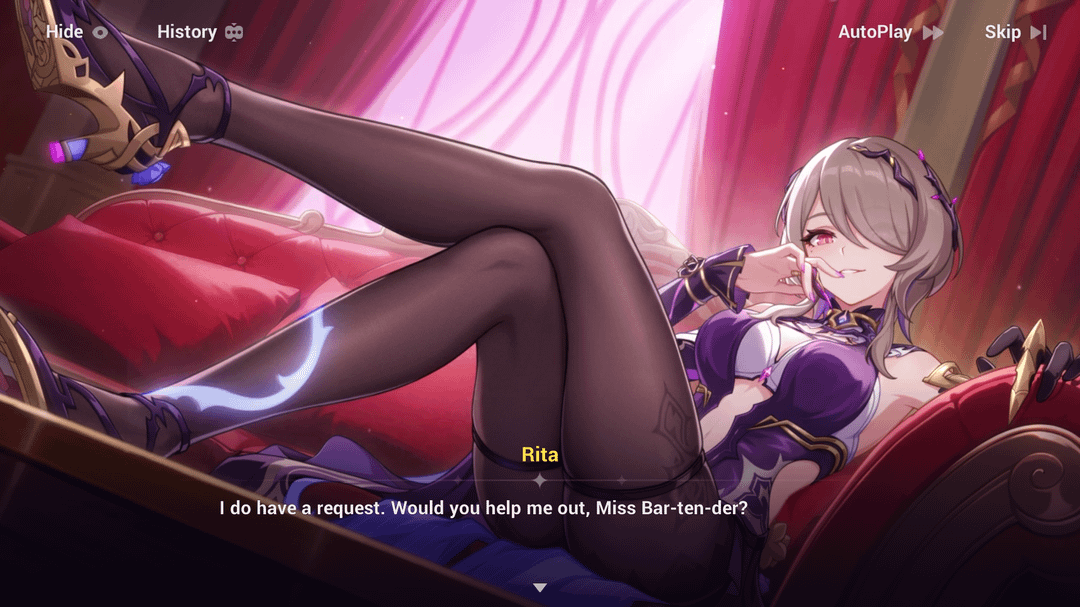Advance dialogue with the down arrow

point(540,587)
